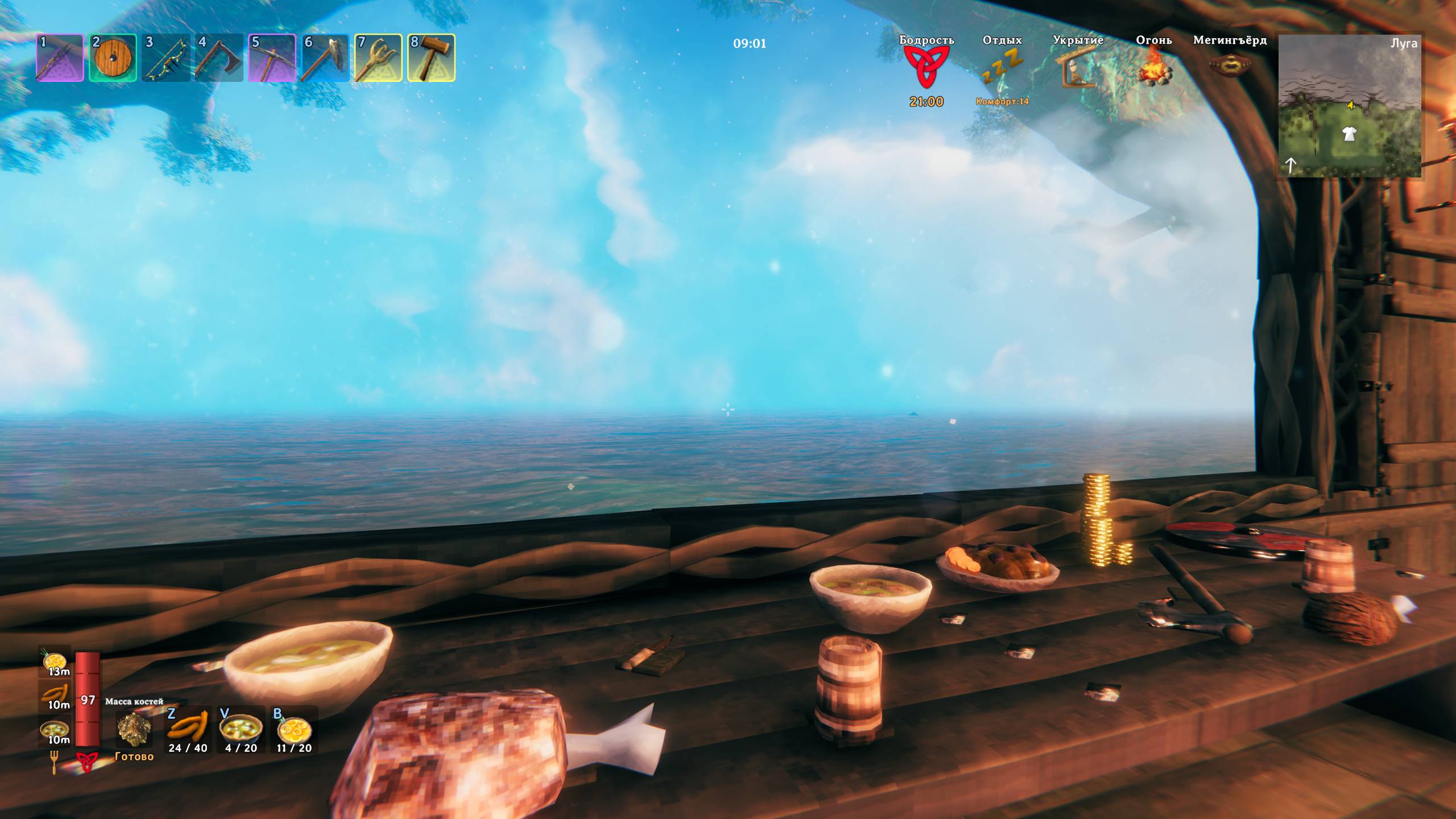
Task: Open the minimap labeled Луга
Action: tap(1350, 106)
